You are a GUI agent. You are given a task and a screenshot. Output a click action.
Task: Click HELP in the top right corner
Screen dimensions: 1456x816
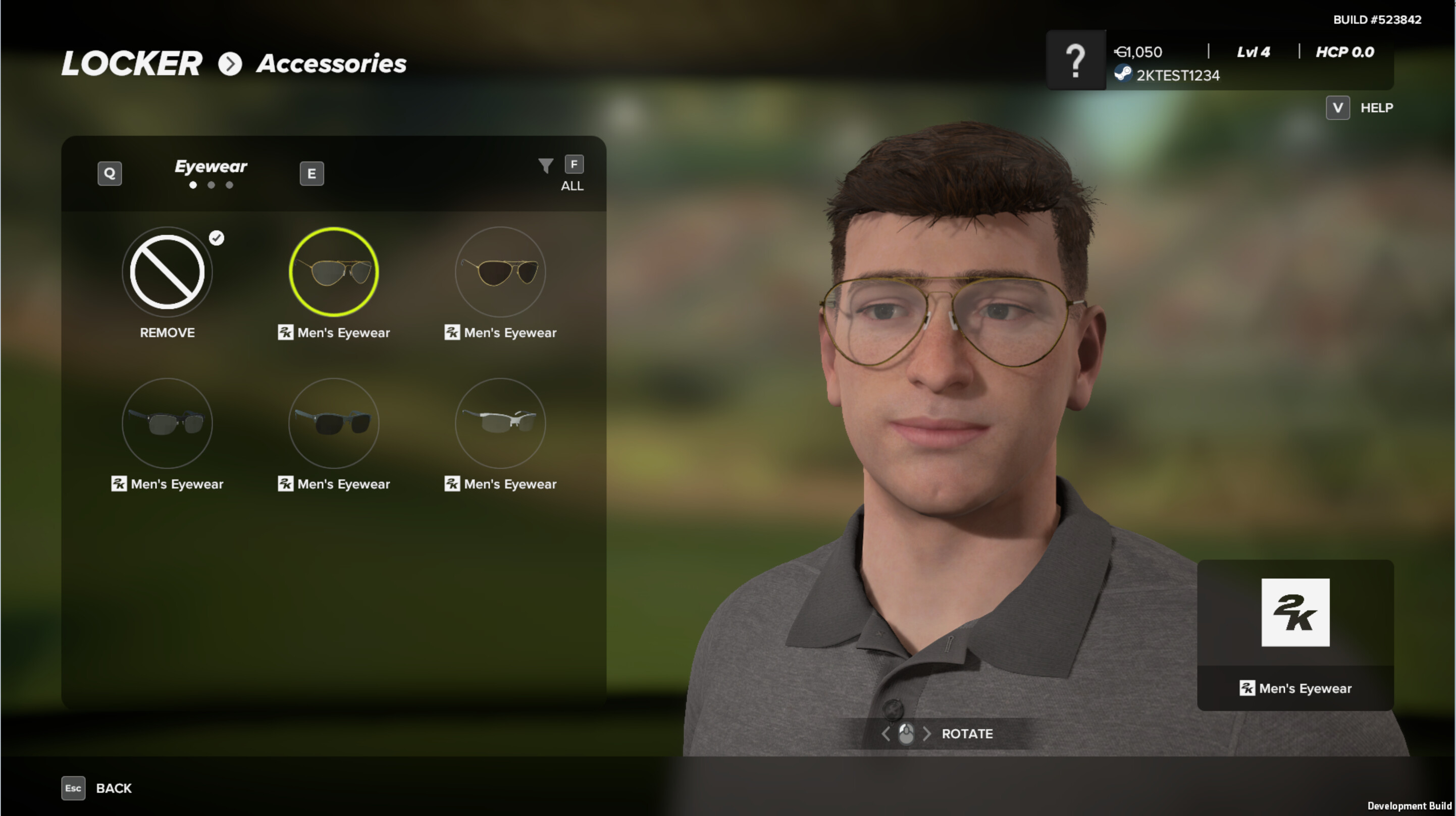[1376, 107]
